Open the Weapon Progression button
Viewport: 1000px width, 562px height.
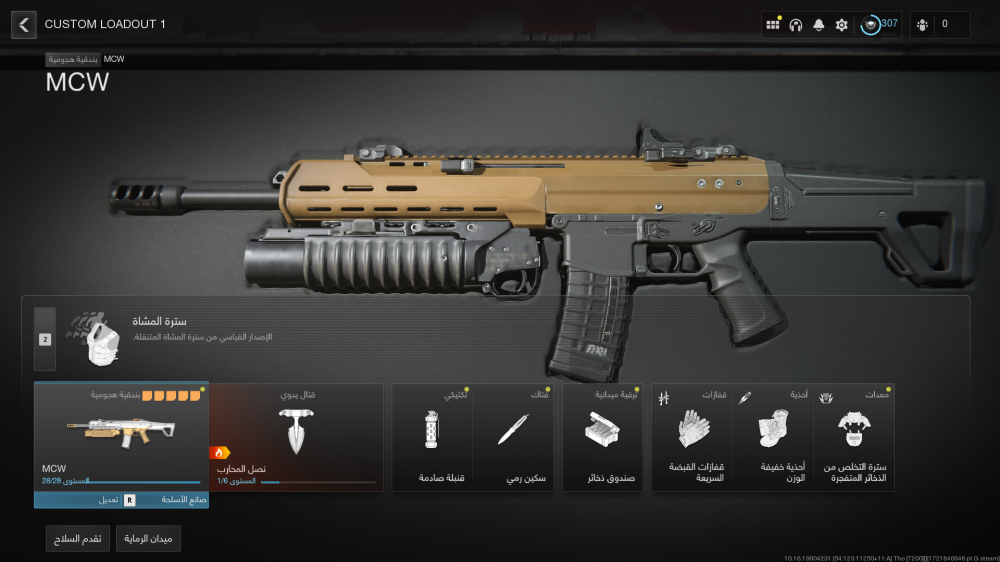pos(78,539)
